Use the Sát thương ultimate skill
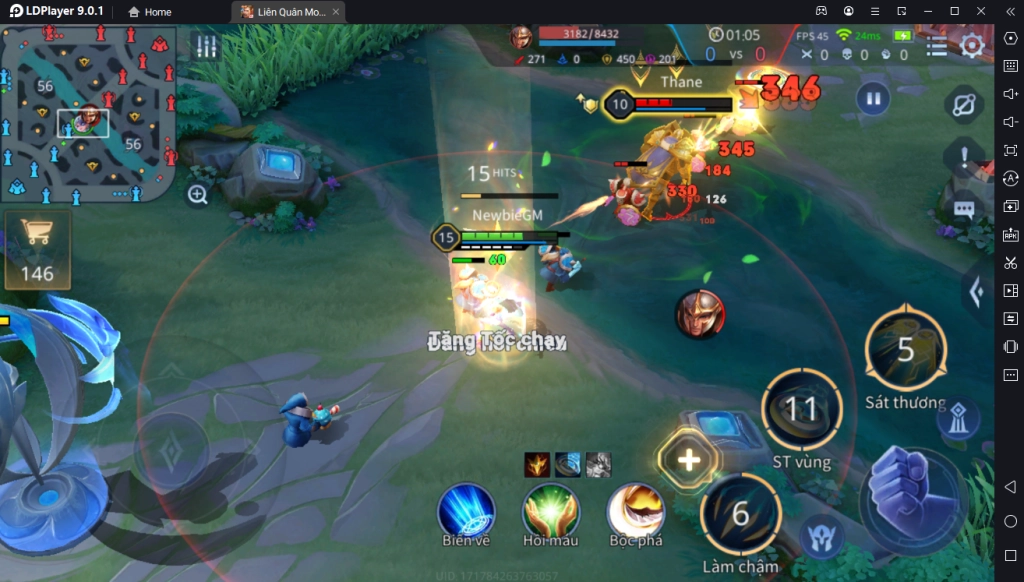 [x=905, y=350]
